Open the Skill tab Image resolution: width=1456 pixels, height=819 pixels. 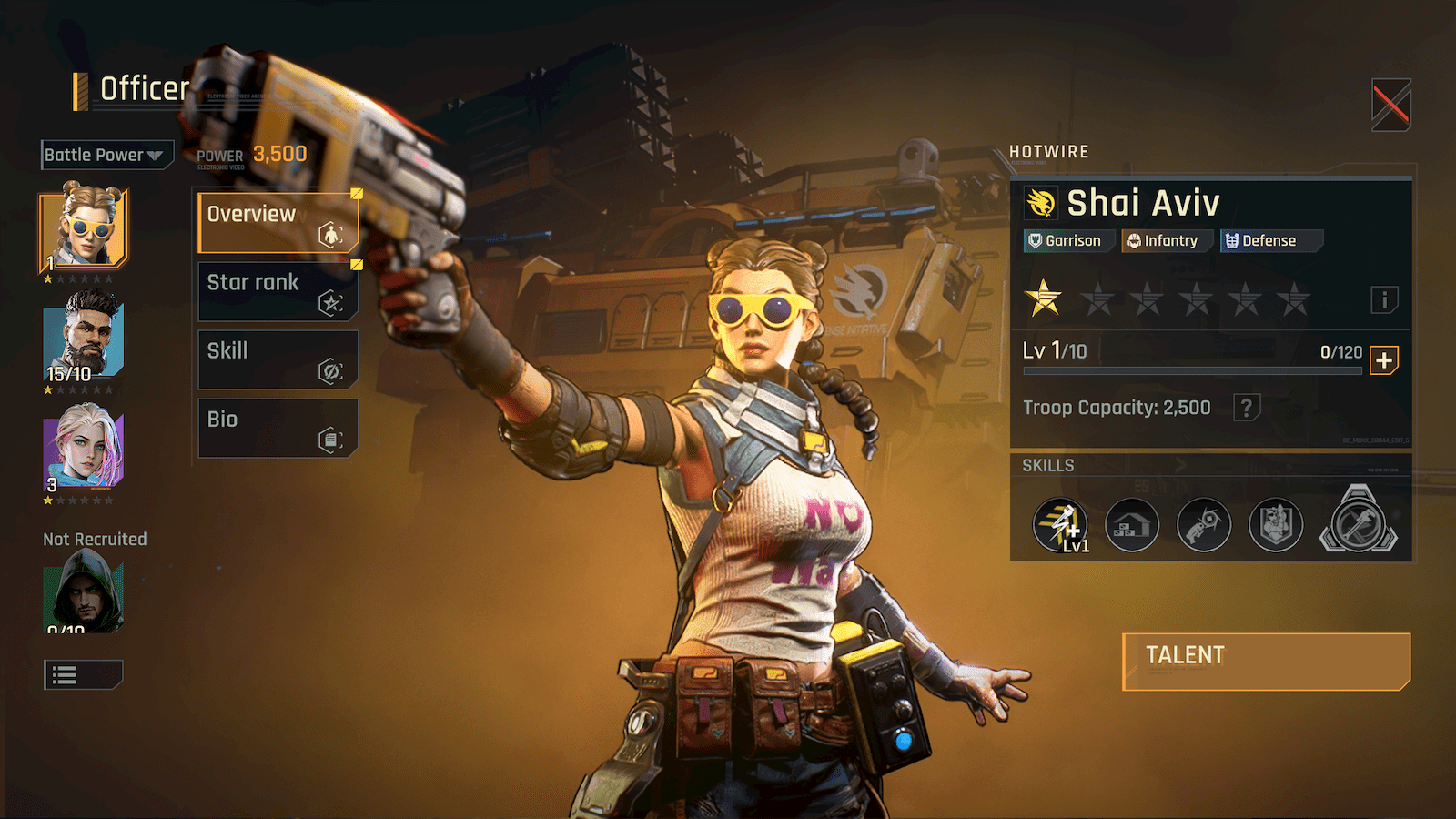[278, 359]
